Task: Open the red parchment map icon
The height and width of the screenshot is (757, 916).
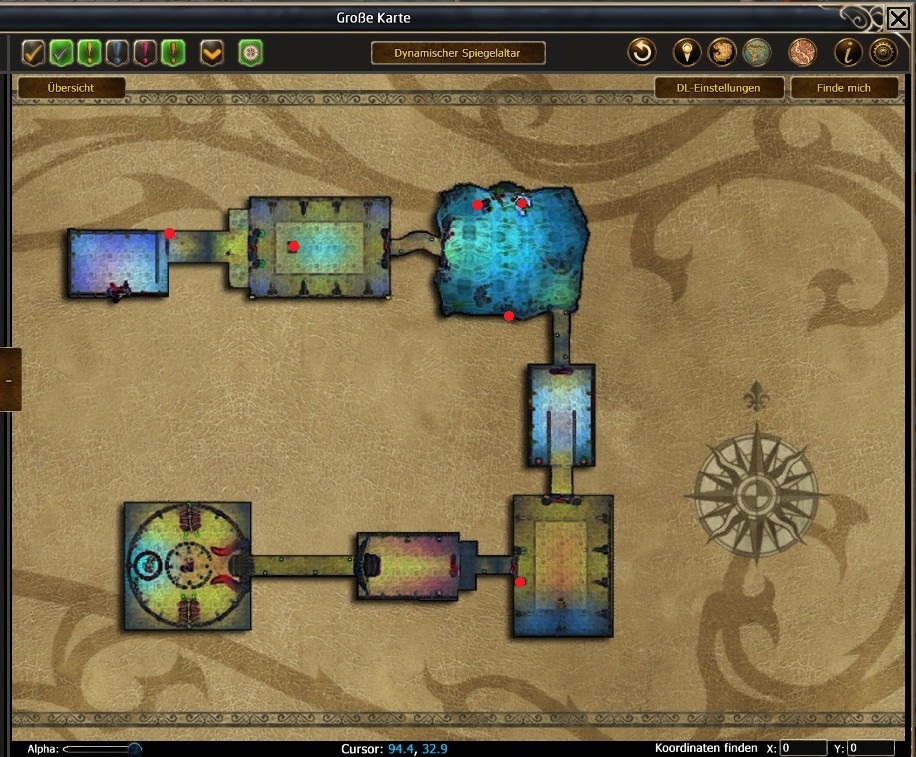Action: coord(802,52)
